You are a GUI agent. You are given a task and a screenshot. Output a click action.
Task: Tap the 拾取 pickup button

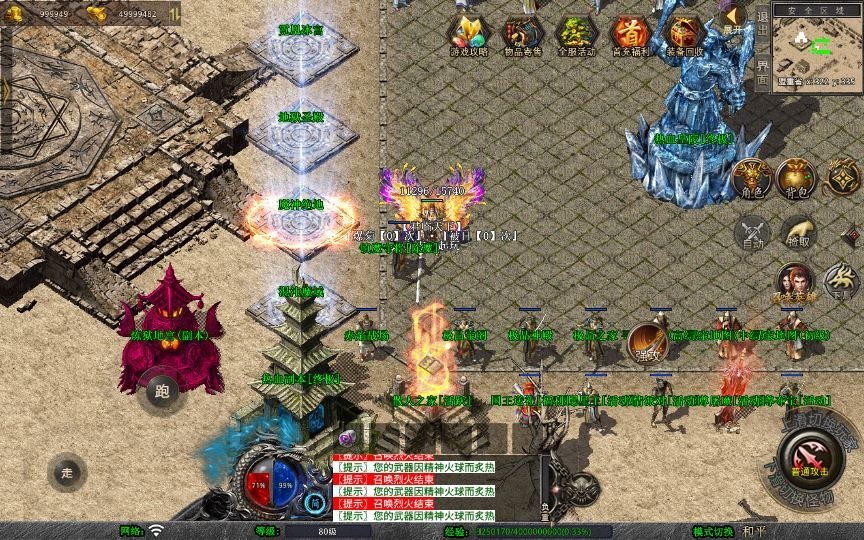coord(797,233)
